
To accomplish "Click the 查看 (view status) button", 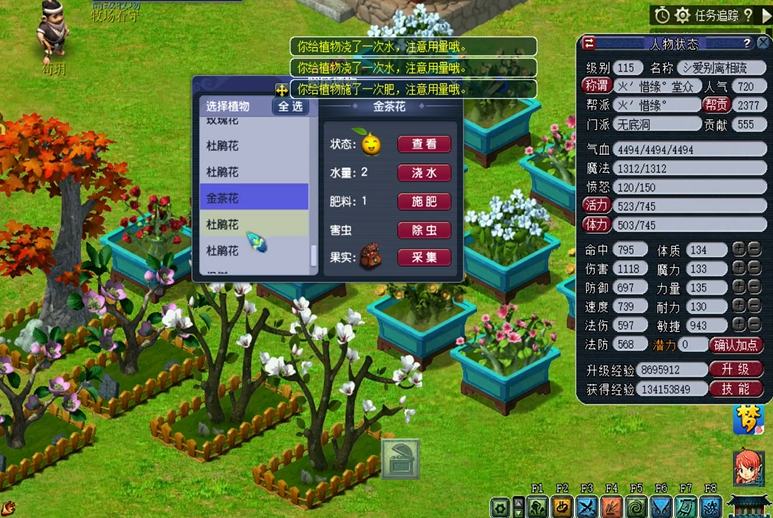I will click(424, 144).
